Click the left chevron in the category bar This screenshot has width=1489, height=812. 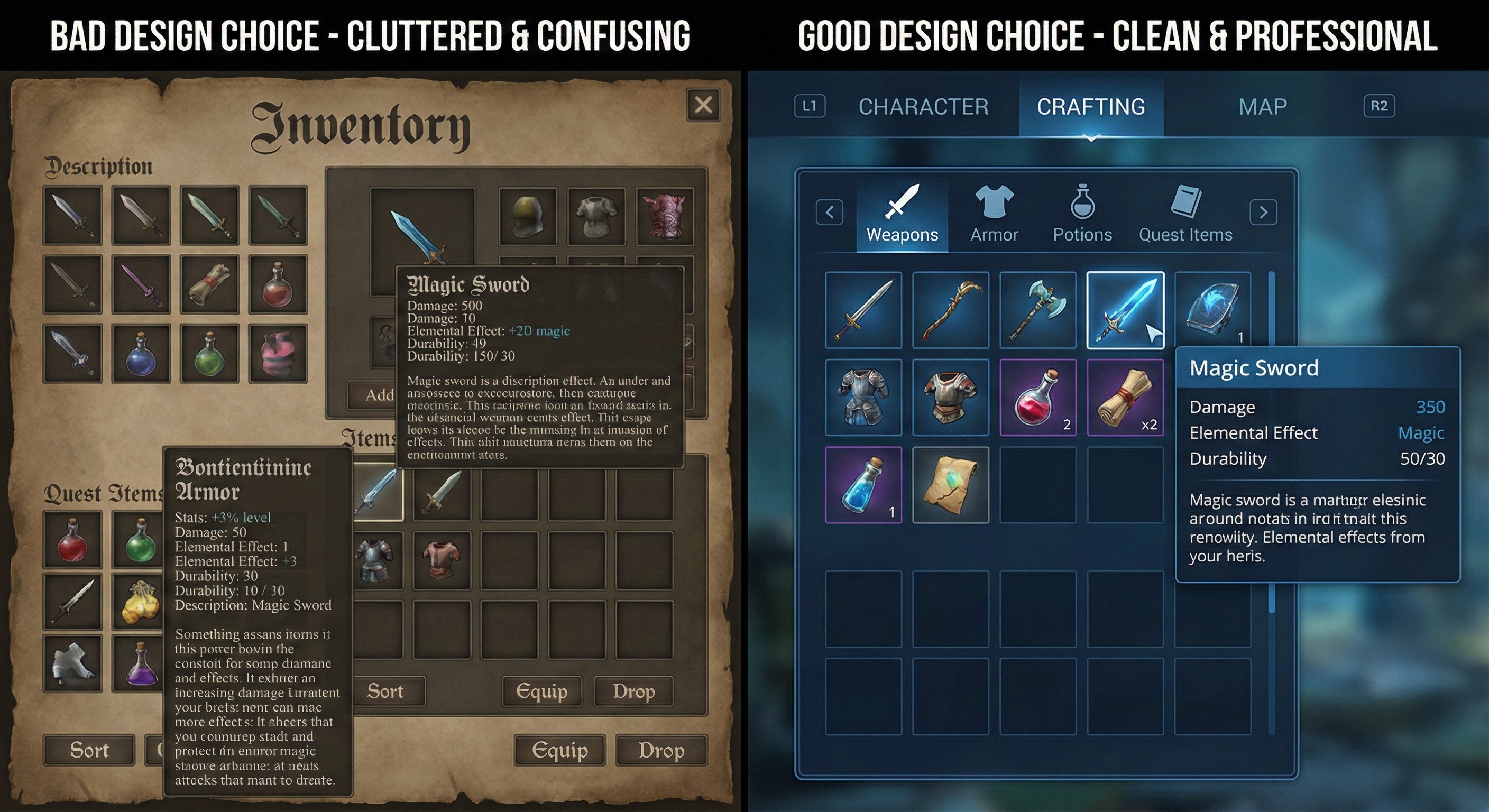pyautogui.click(x=830, y=213)
